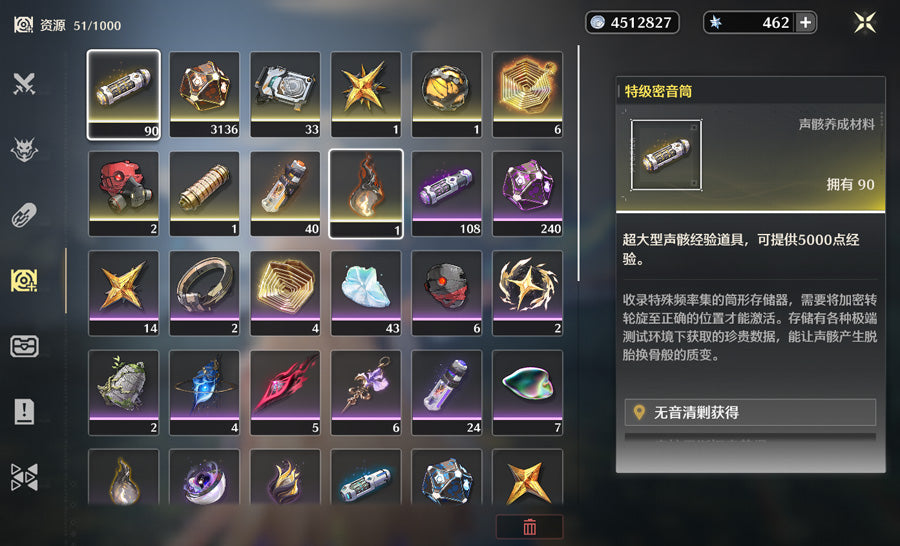Click the red trash can delete button
Screen dimensions: 900x546
(x=530, y=527)
